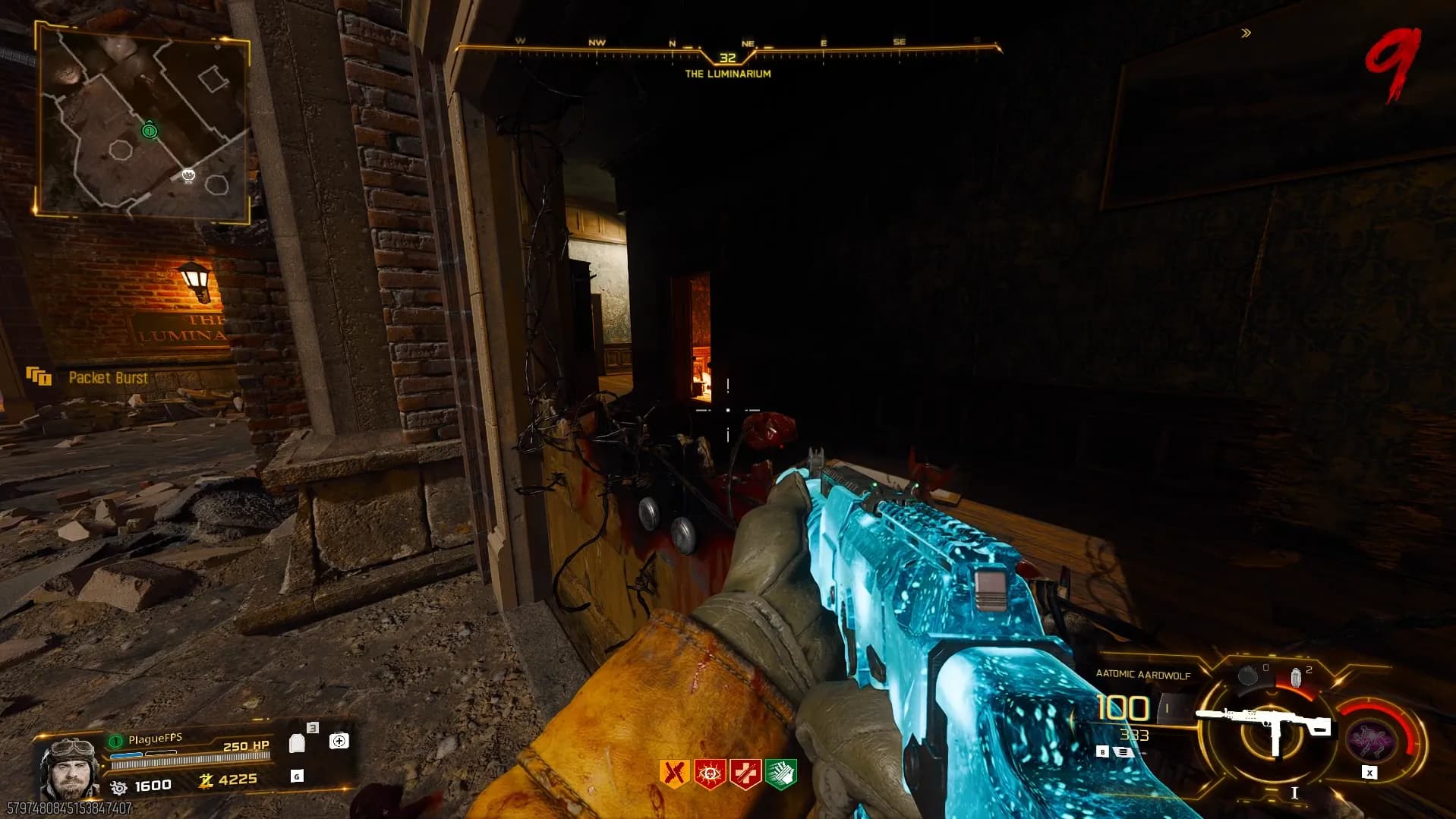
Task: Click the Packet Burst warning icon
Action: [39, 376]
